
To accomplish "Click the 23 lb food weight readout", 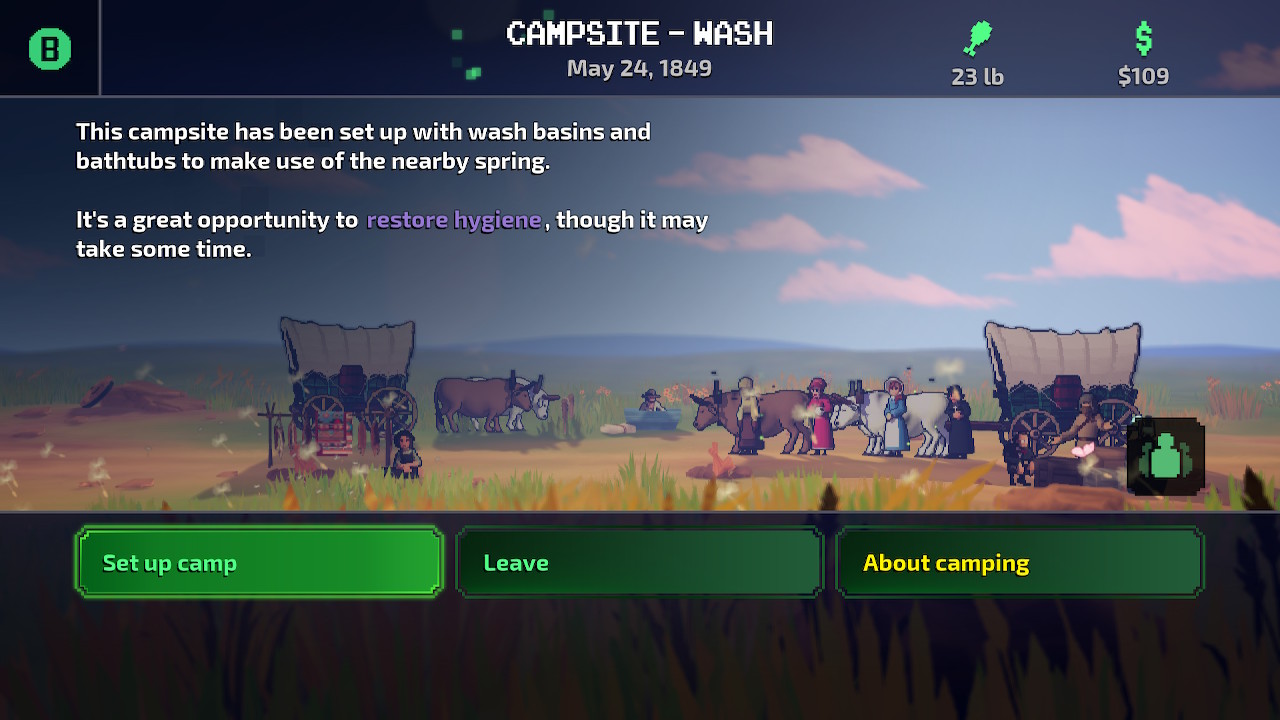I will 976,76.
